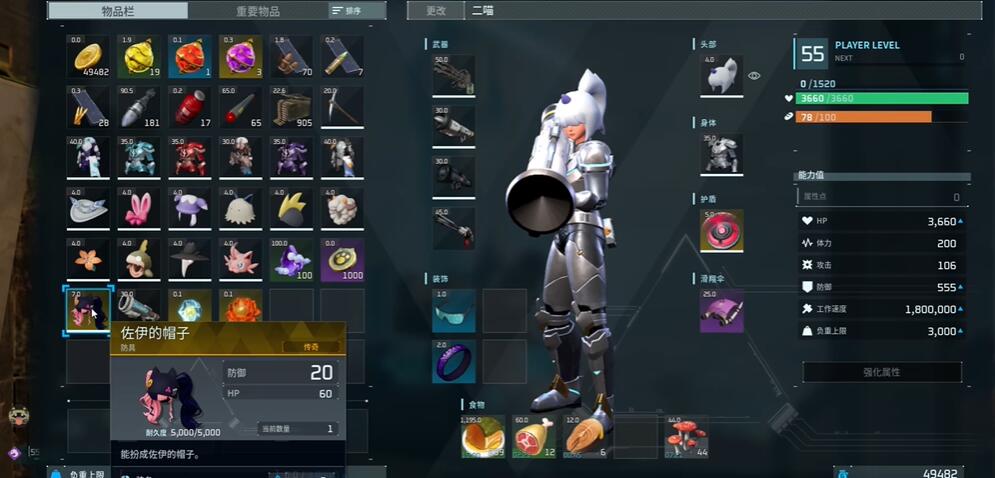Toggle the head gear visibility eye icon
995x478 pixels.
(x=755, y=76)
